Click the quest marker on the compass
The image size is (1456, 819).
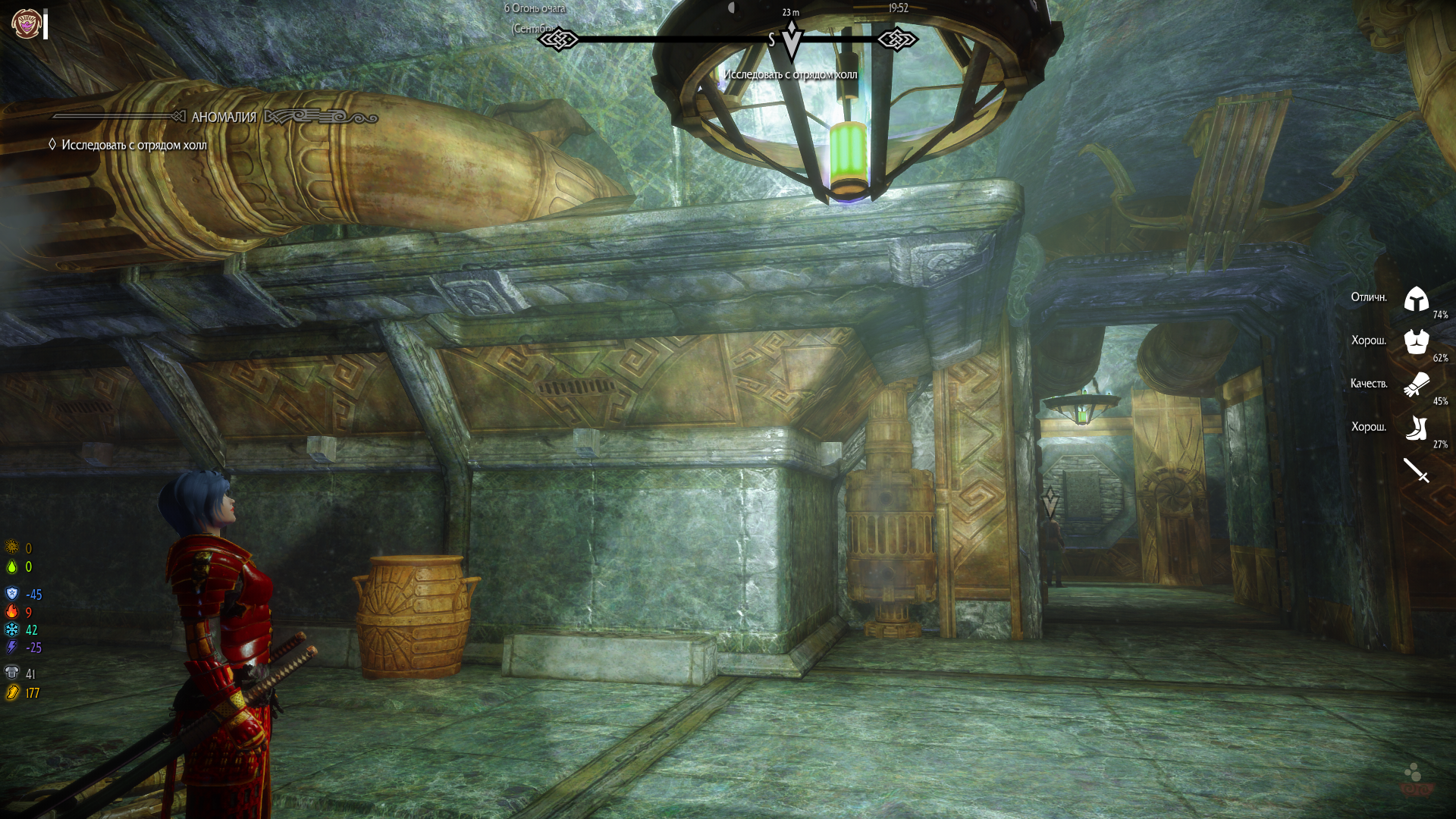(x=791, y=39)
